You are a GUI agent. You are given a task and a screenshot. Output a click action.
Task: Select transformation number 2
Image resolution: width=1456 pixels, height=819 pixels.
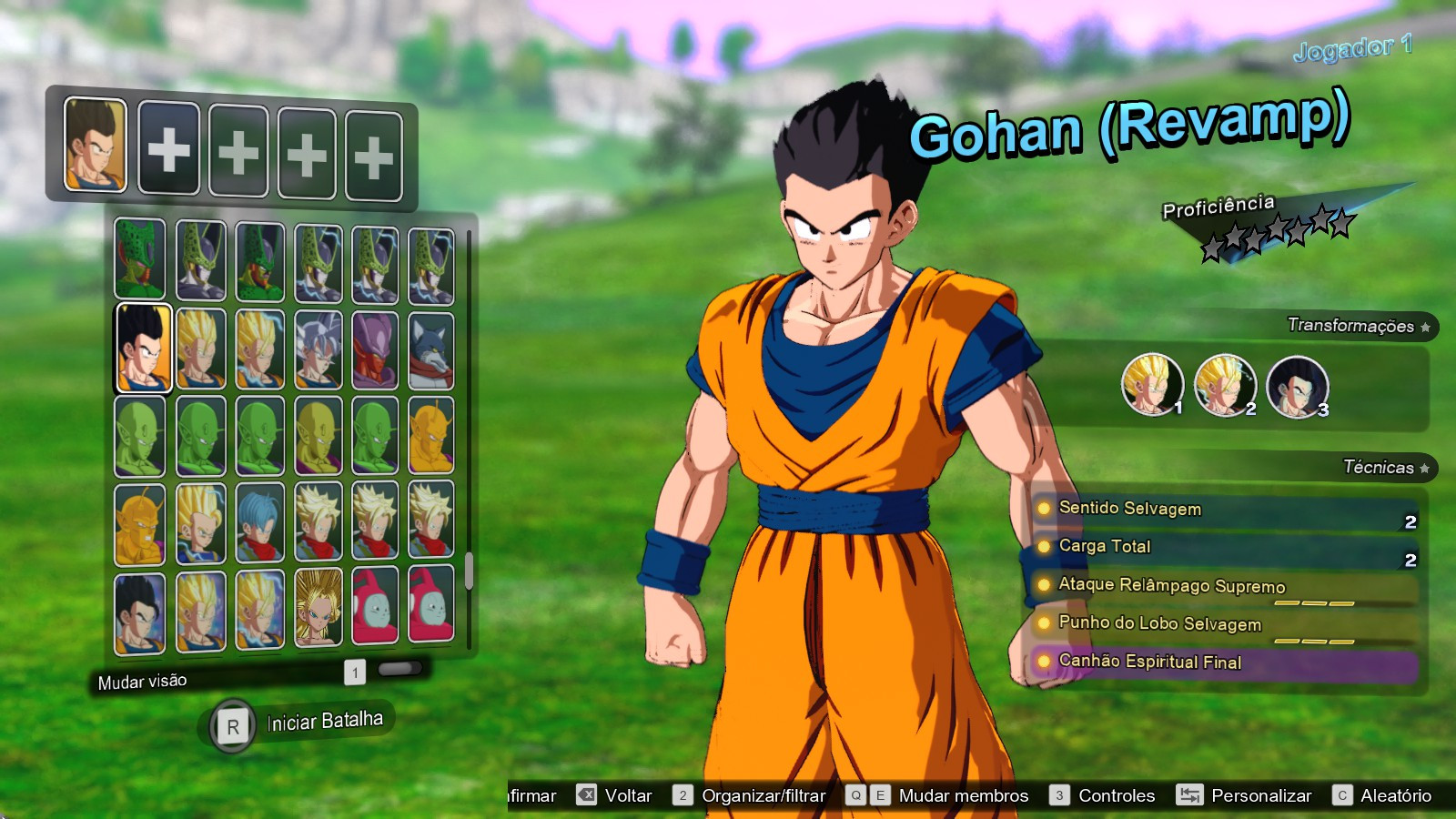click(1227, 386)
